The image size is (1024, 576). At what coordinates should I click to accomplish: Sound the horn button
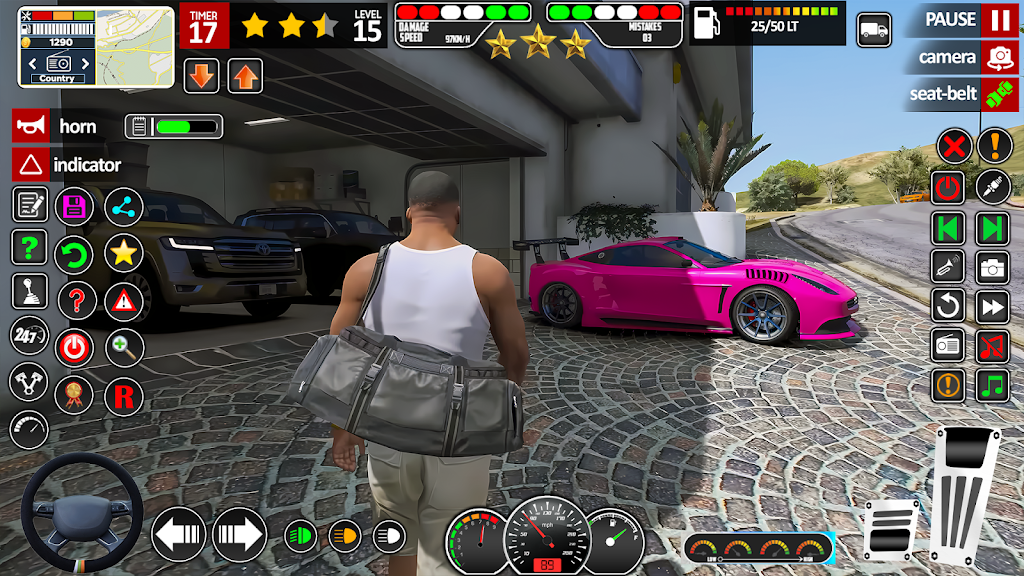point(31,126)
